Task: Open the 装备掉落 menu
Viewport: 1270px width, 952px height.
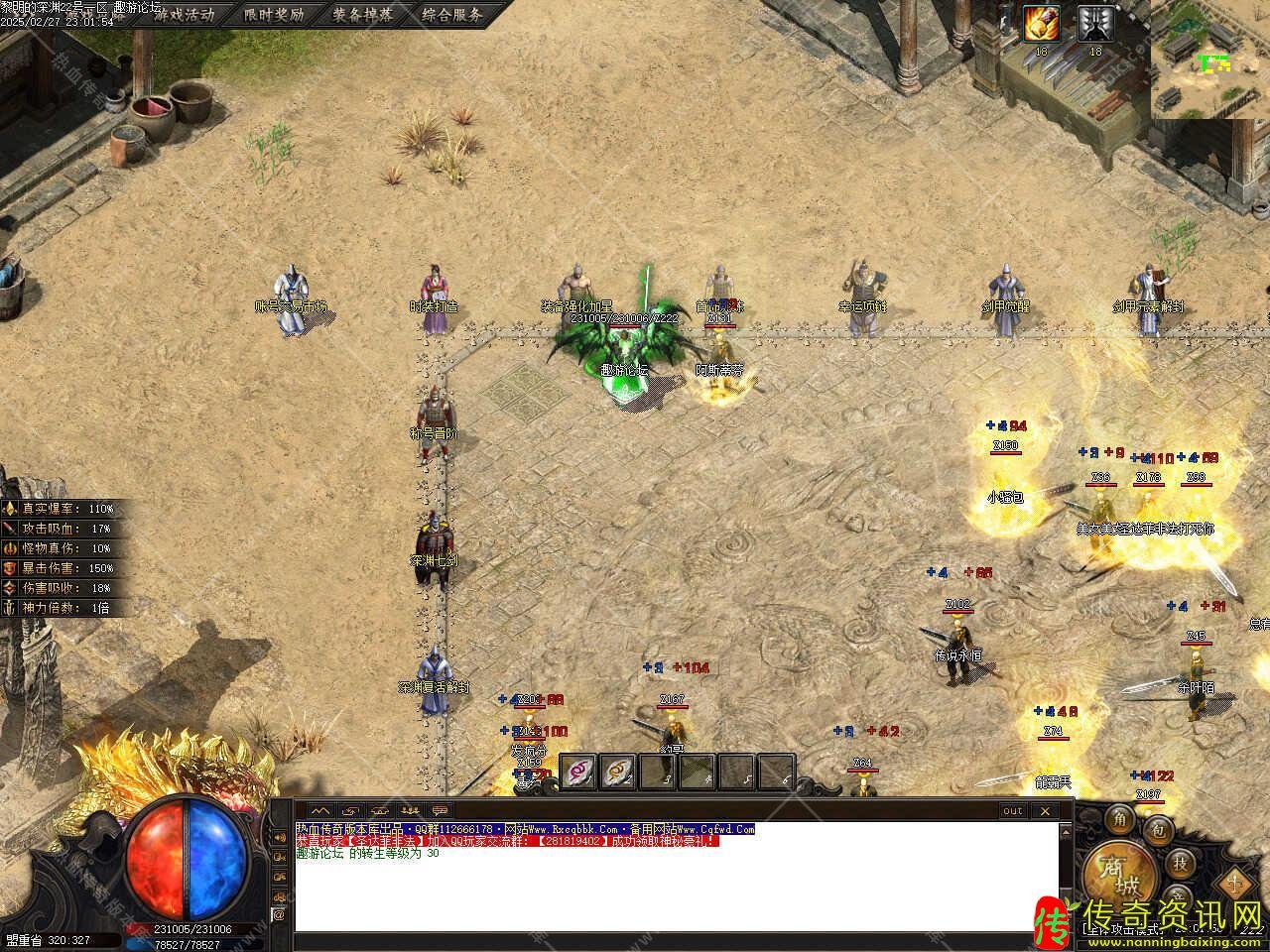Action: [x=363, y=15]
